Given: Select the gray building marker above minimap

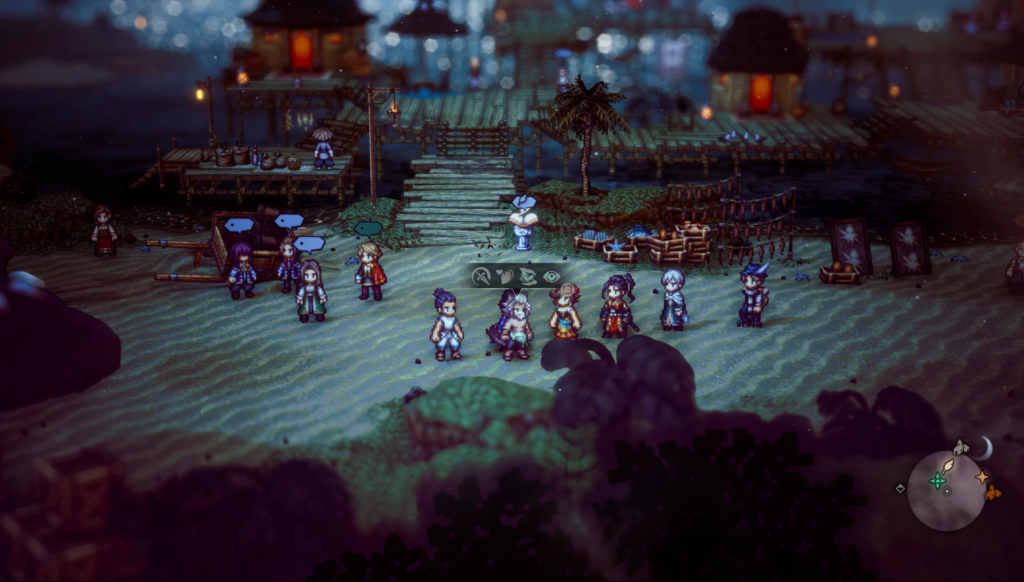Looking at the screenshot, I should click(961, 447).
